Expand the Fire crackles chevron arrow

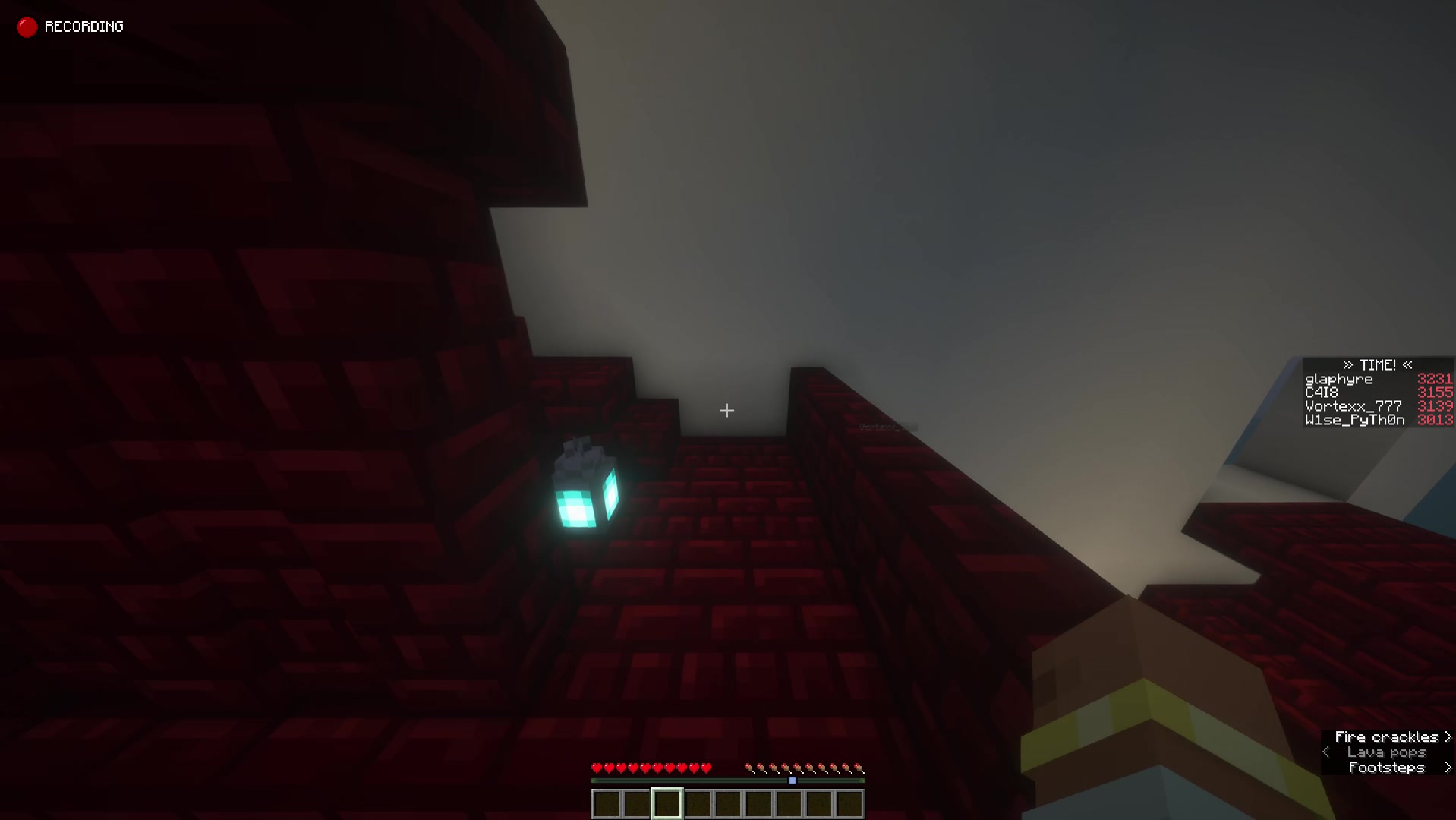coord(1447,736)
